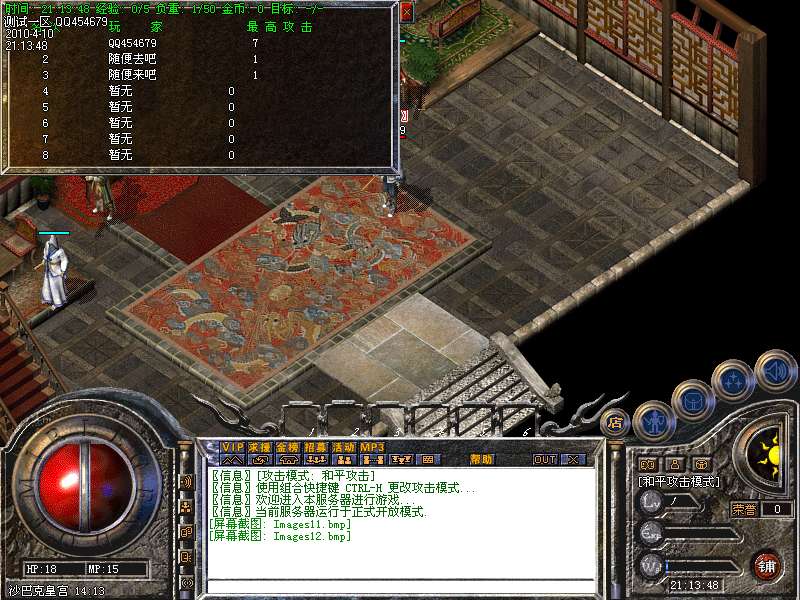Open the skills sparkle round icon
Screen dimensions: 800x600
[733, 379]
